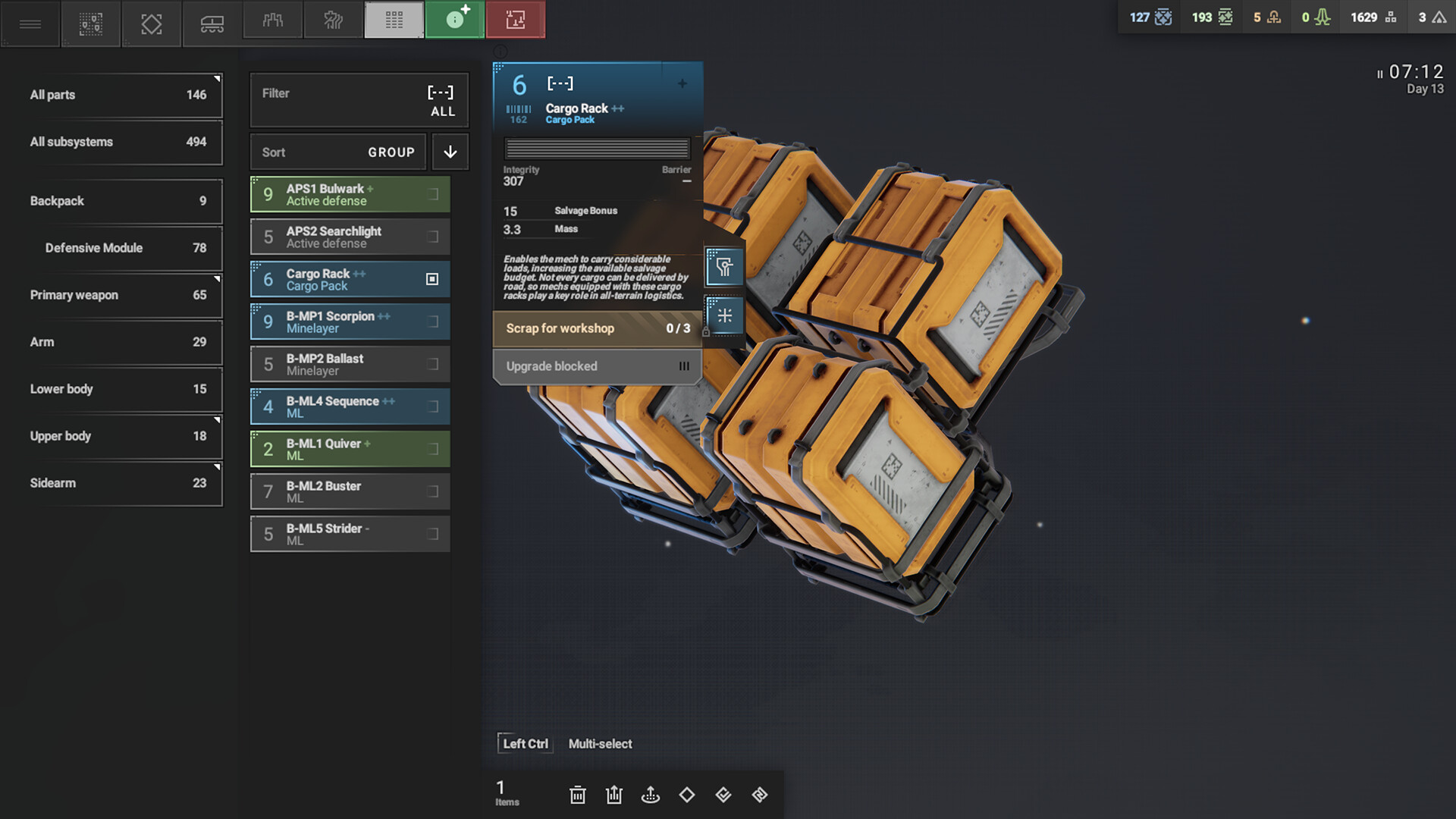Open the red tab in the top bar
This screenshot has width=1456, height=819.
(516, 20)
